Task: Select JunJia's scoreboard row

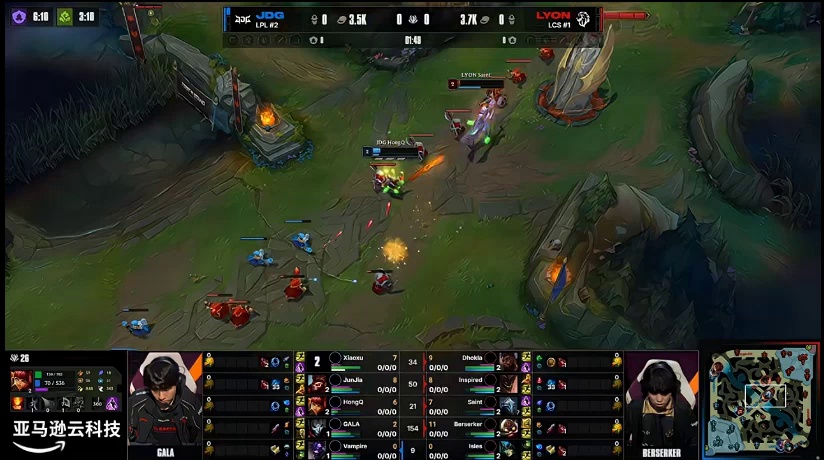Action: tap(350, 382)
